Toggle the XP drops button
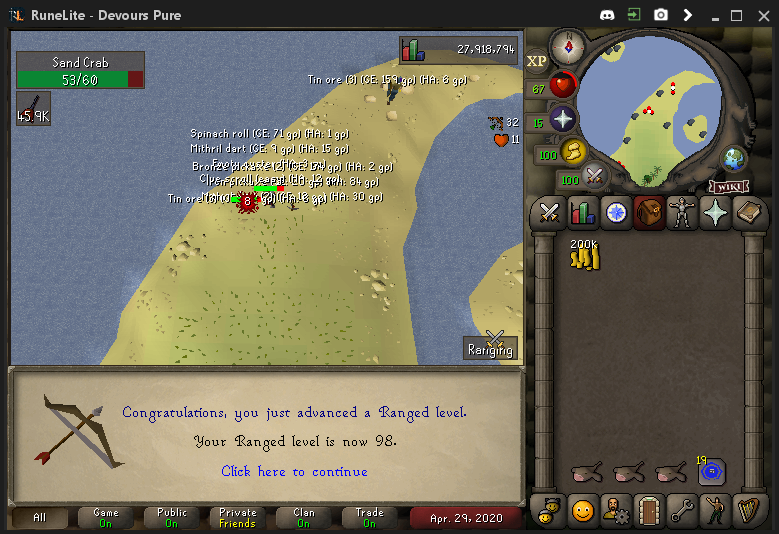This screenshot has width=779, height=534. [537, 61]
